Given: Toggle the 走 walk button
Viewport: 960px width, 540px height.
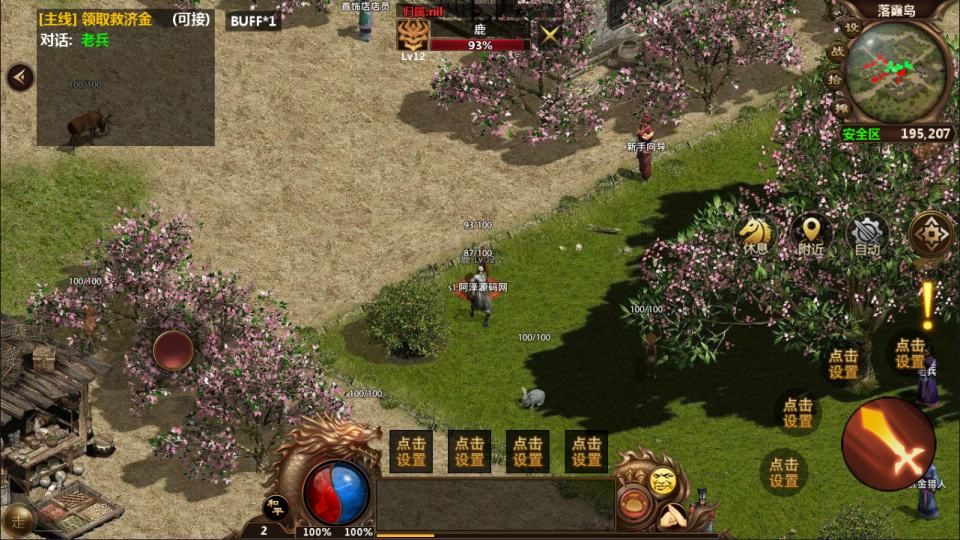Looking at the screenshot, I should pyautogui.click(x=19, y=520).
